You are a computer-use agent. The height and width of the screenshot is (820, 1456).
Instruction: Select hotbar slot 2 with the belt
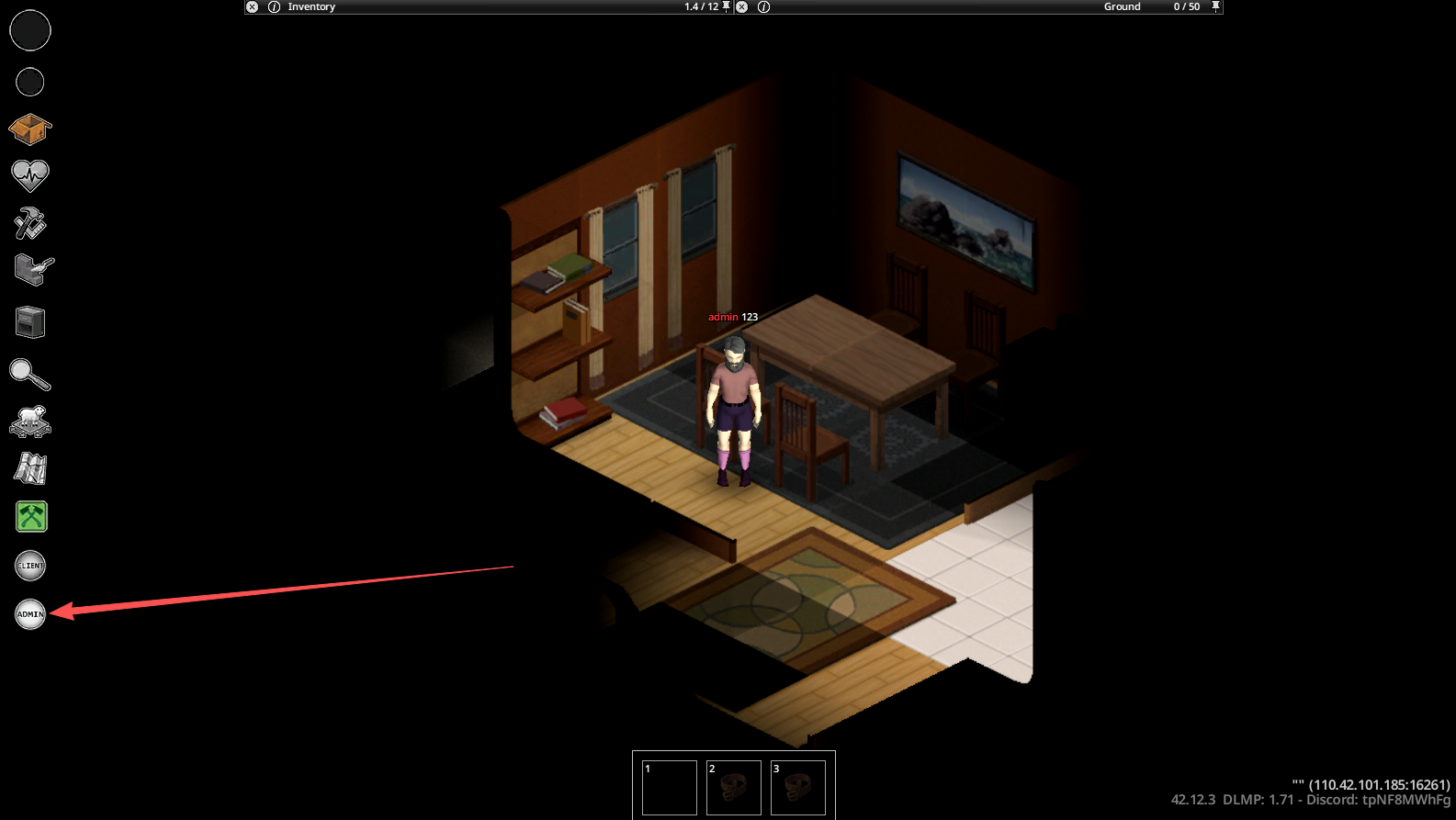pos(733,787)
